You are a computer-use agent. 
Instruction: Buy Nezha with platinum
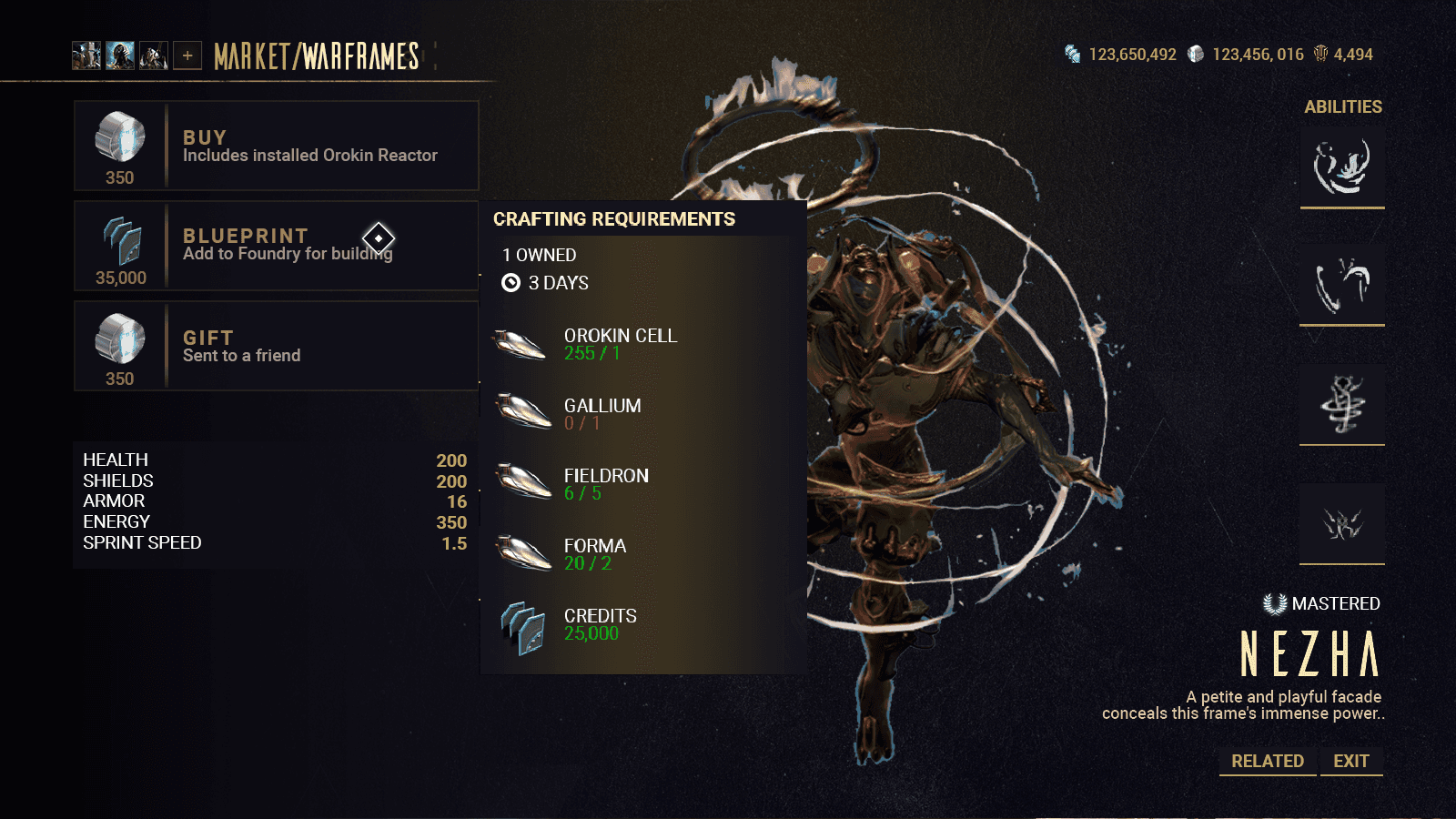click(x=276, y=146)
